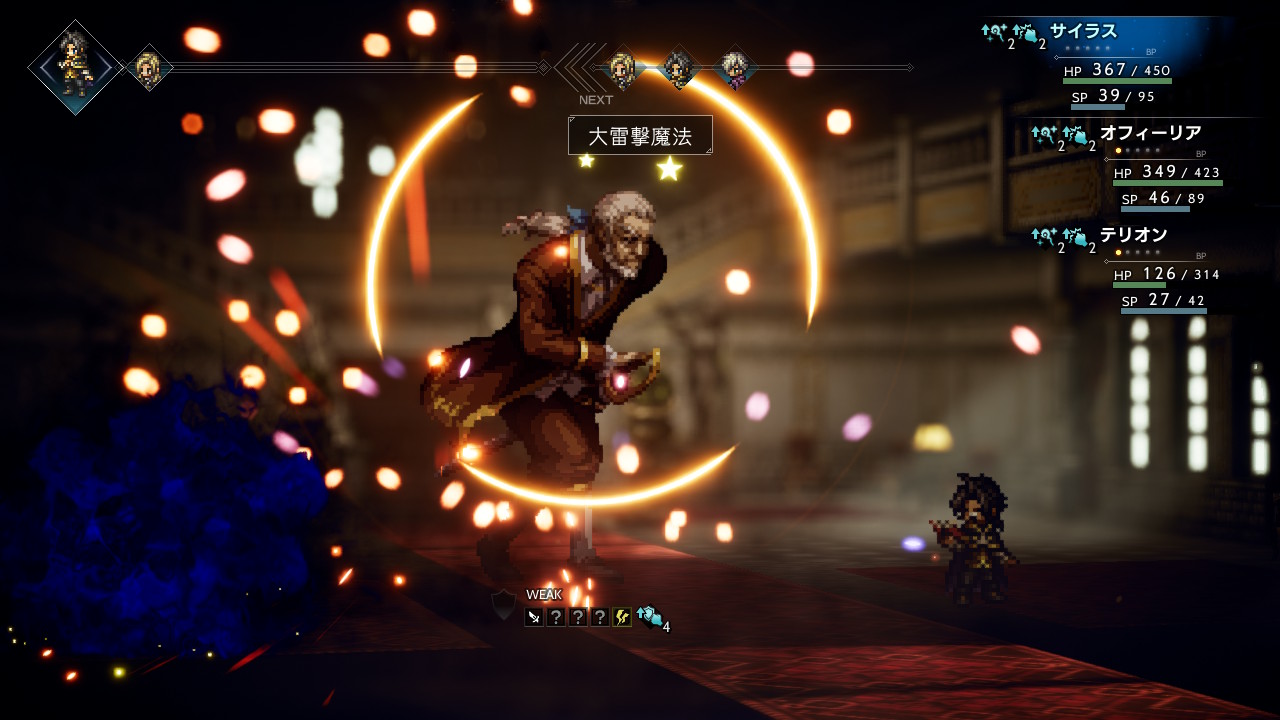Click the enemy shield counter icon
Screen dimensions: 1280x720
point(503,605)
